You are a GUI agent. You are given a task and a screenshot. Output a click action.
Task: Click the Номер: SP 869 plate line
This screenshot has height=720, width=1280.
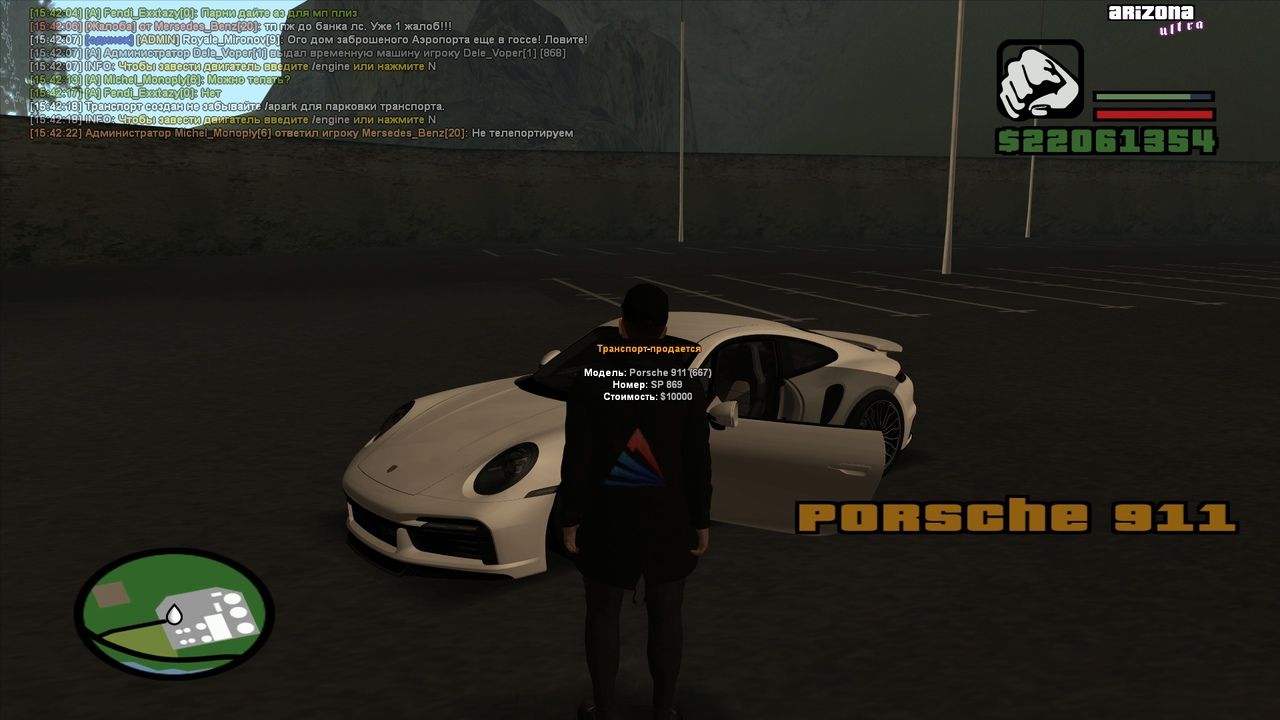646,383
